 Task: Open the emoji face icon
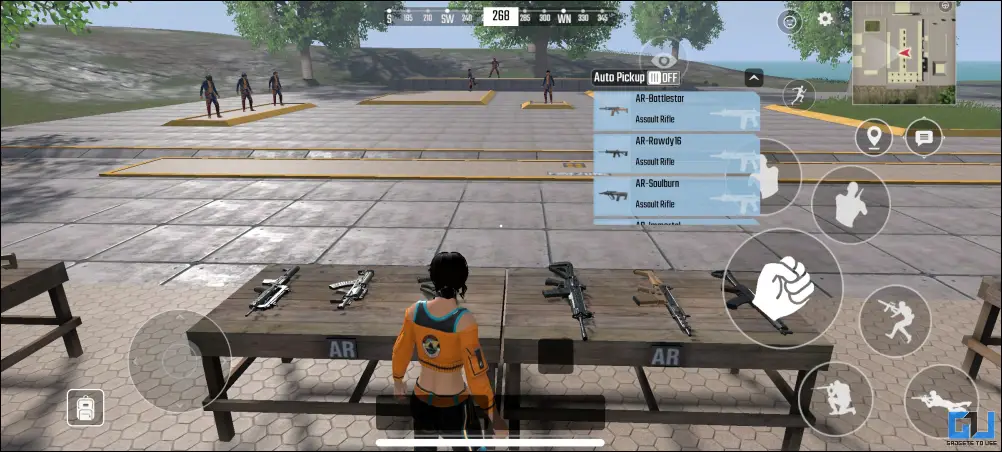(789, 21)
